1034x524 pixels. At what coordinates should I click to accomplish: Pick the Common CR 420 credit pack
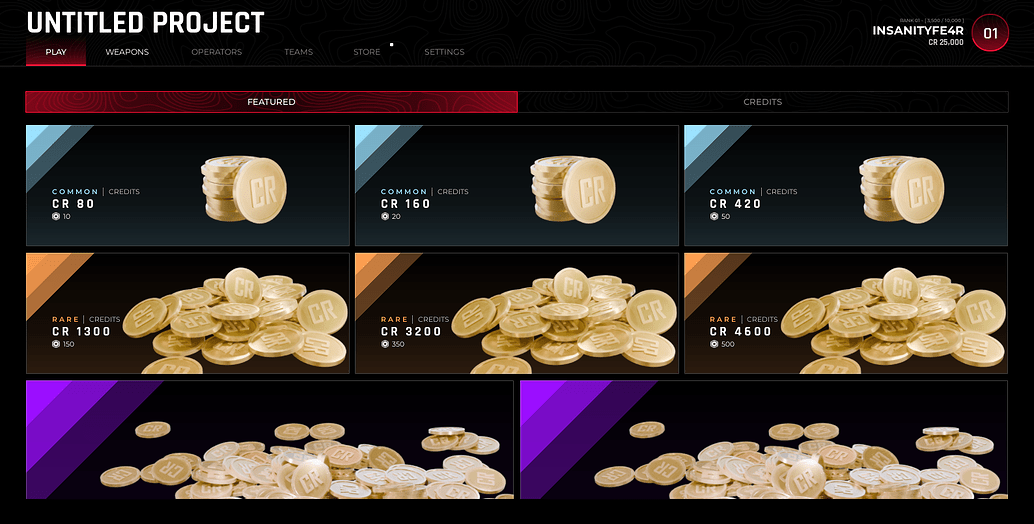[x=845, y=186]
